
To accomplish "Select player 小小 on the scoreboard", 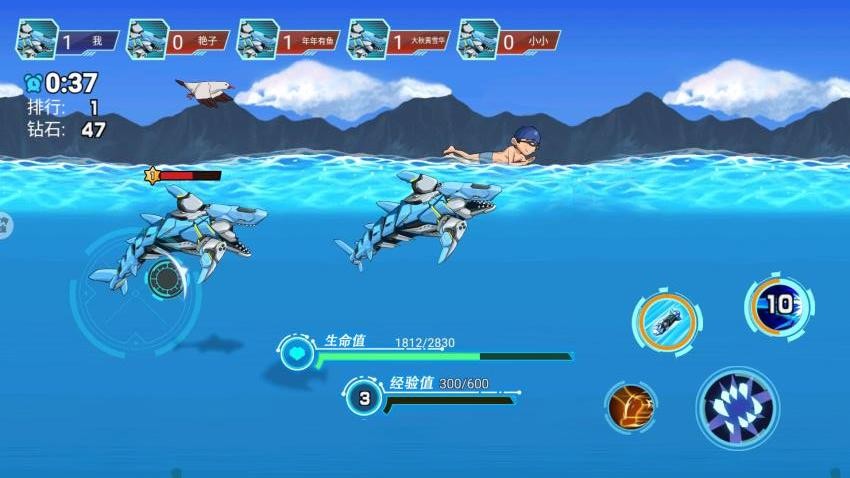I will [x=508, y=41].
